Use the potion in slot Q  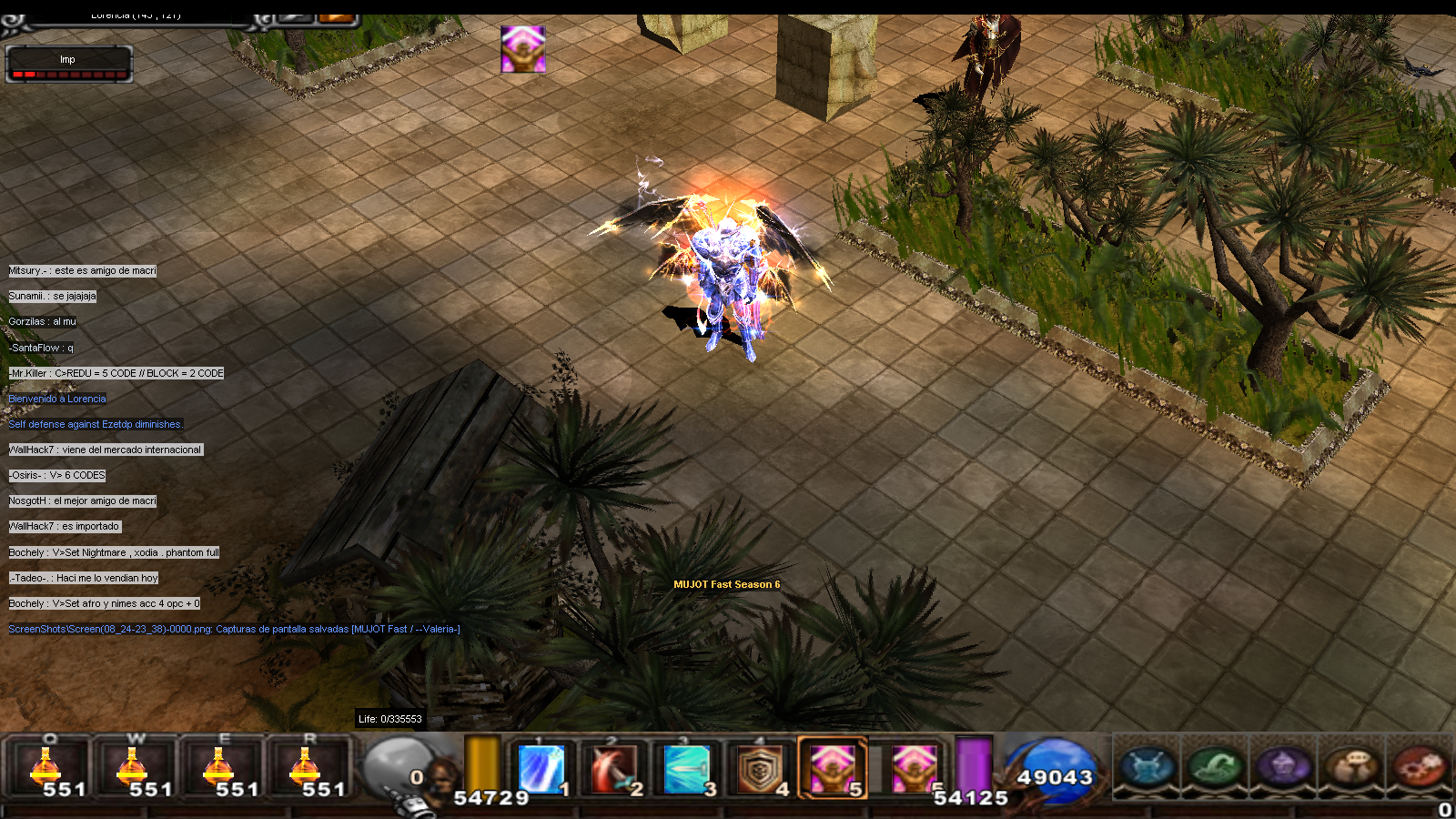point(45,767)
